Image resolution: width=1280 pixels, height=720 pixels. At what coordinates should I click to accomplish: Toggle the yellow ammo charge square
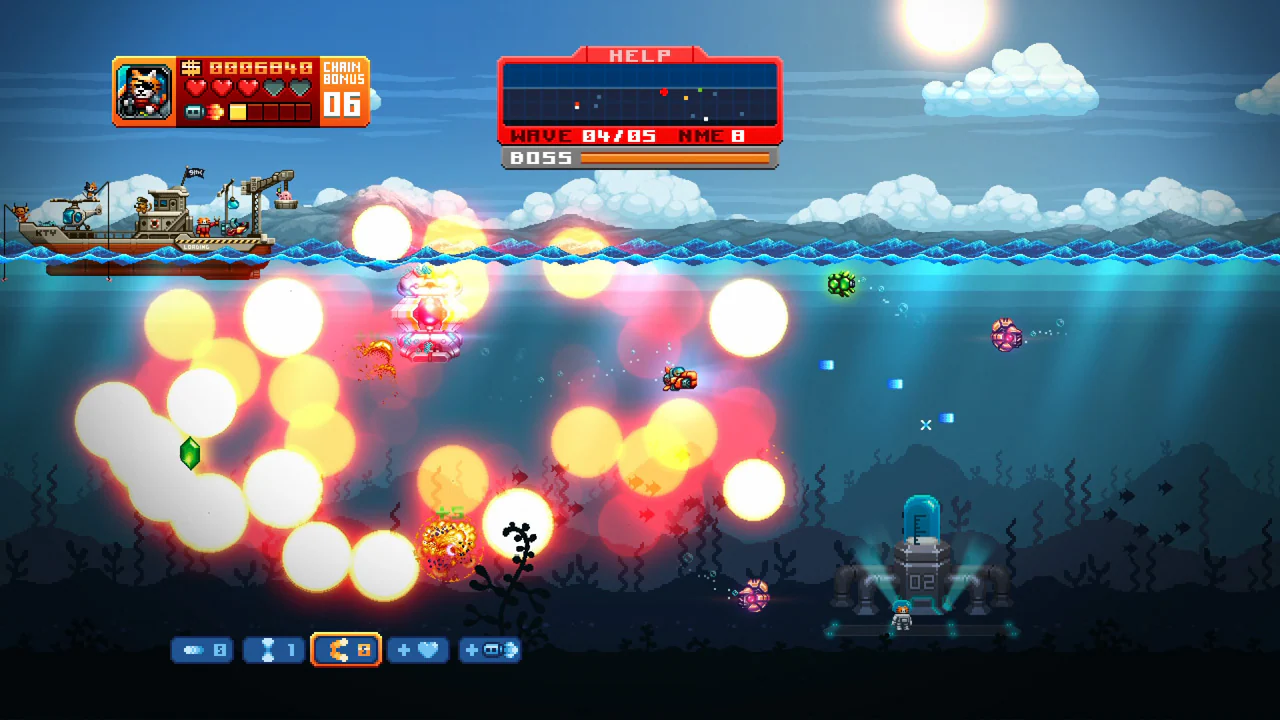pos(237,111)
